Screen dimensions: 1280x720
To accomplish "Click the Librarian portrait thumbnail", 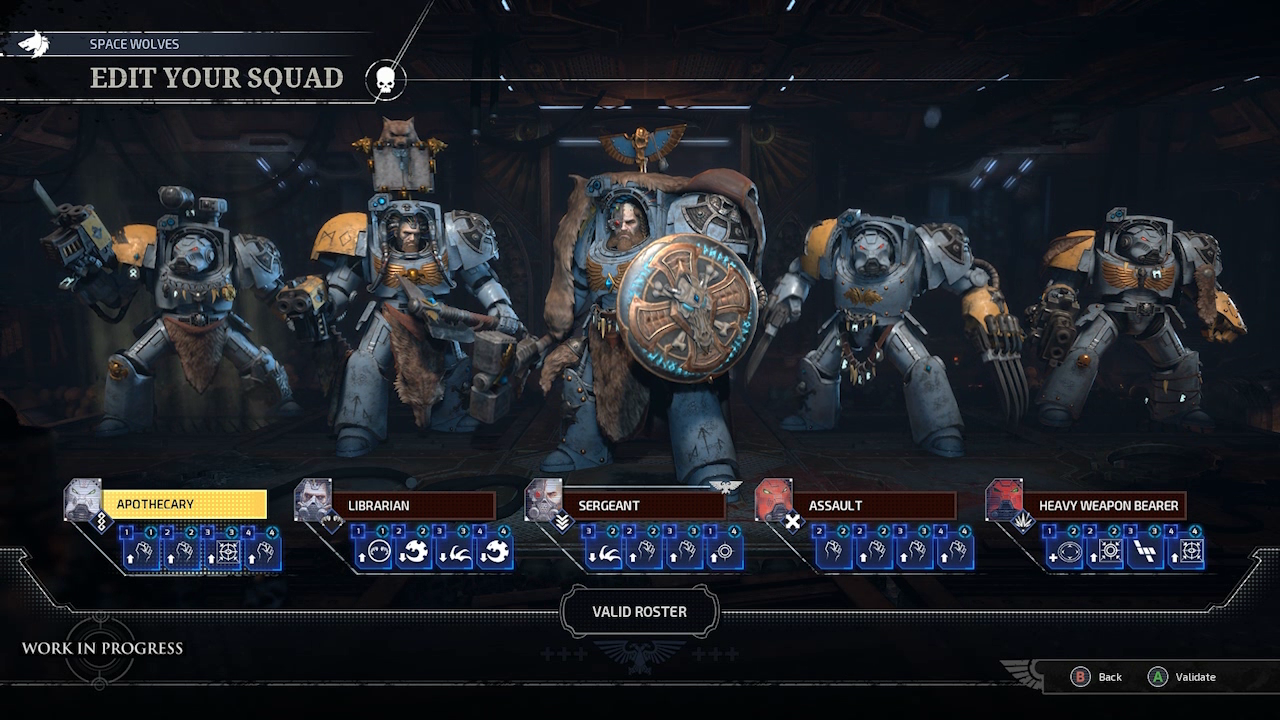I will 313,499.
